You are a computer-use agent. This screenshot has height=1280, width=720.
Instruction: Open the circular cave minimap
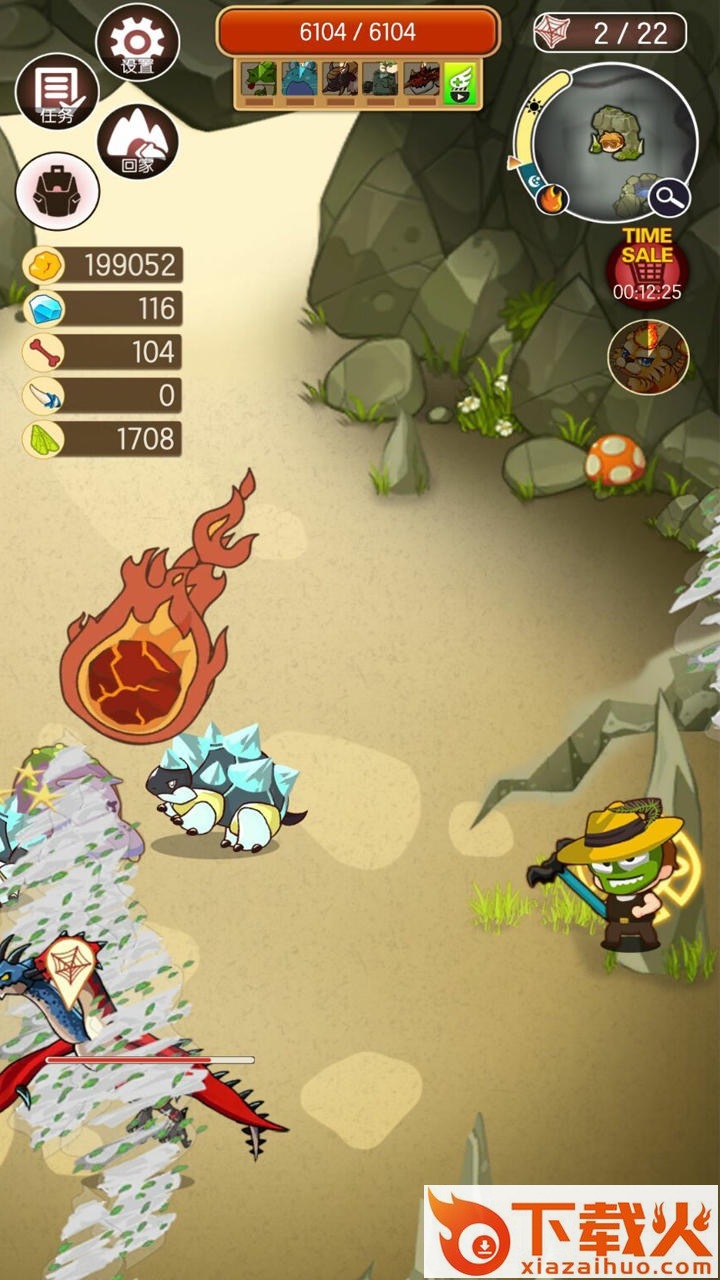point(612,140)
